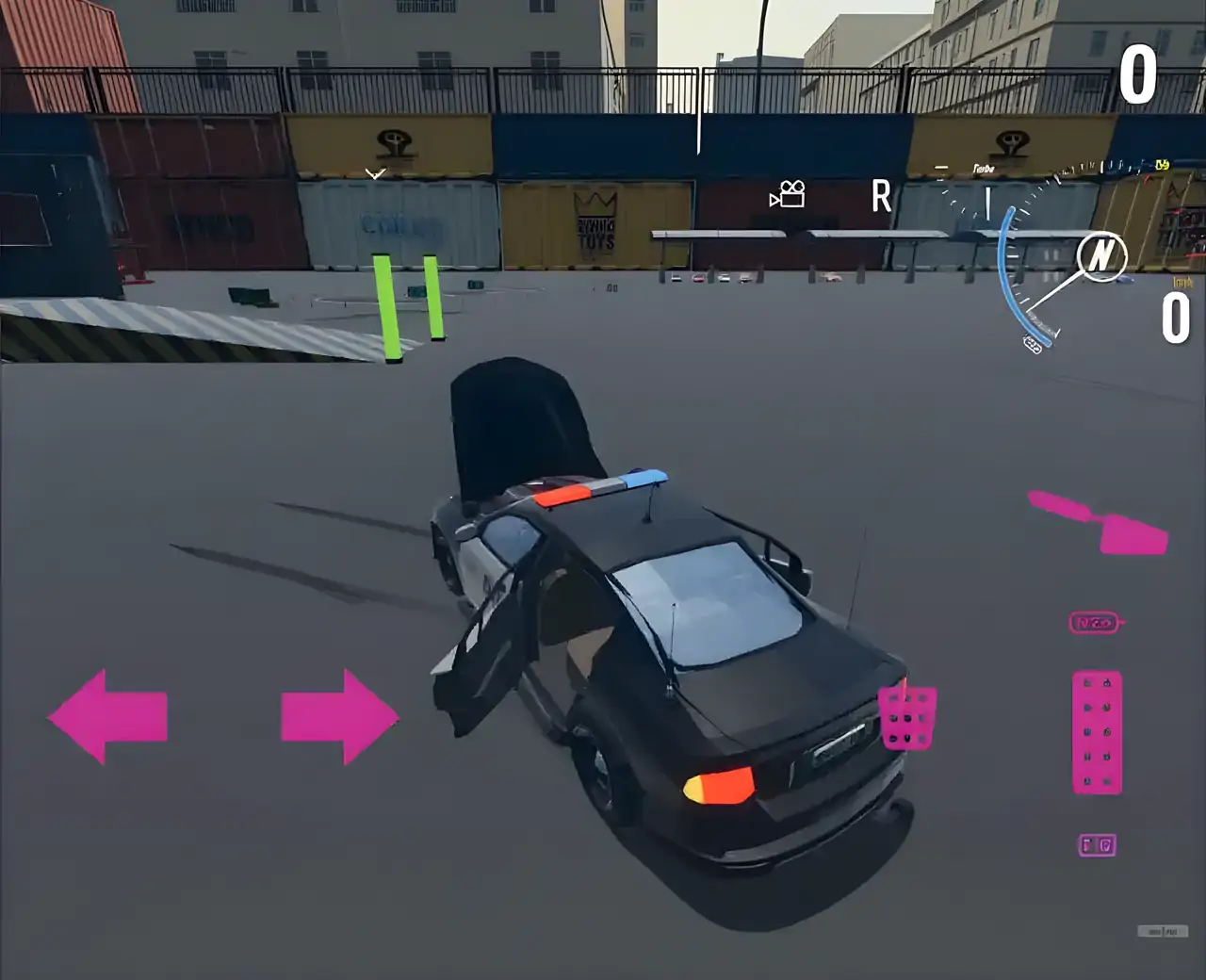This screenshot has width=1206, height=980.
Task: Tap the N gear letter inside the tachometer
Action: [1102, 256]
